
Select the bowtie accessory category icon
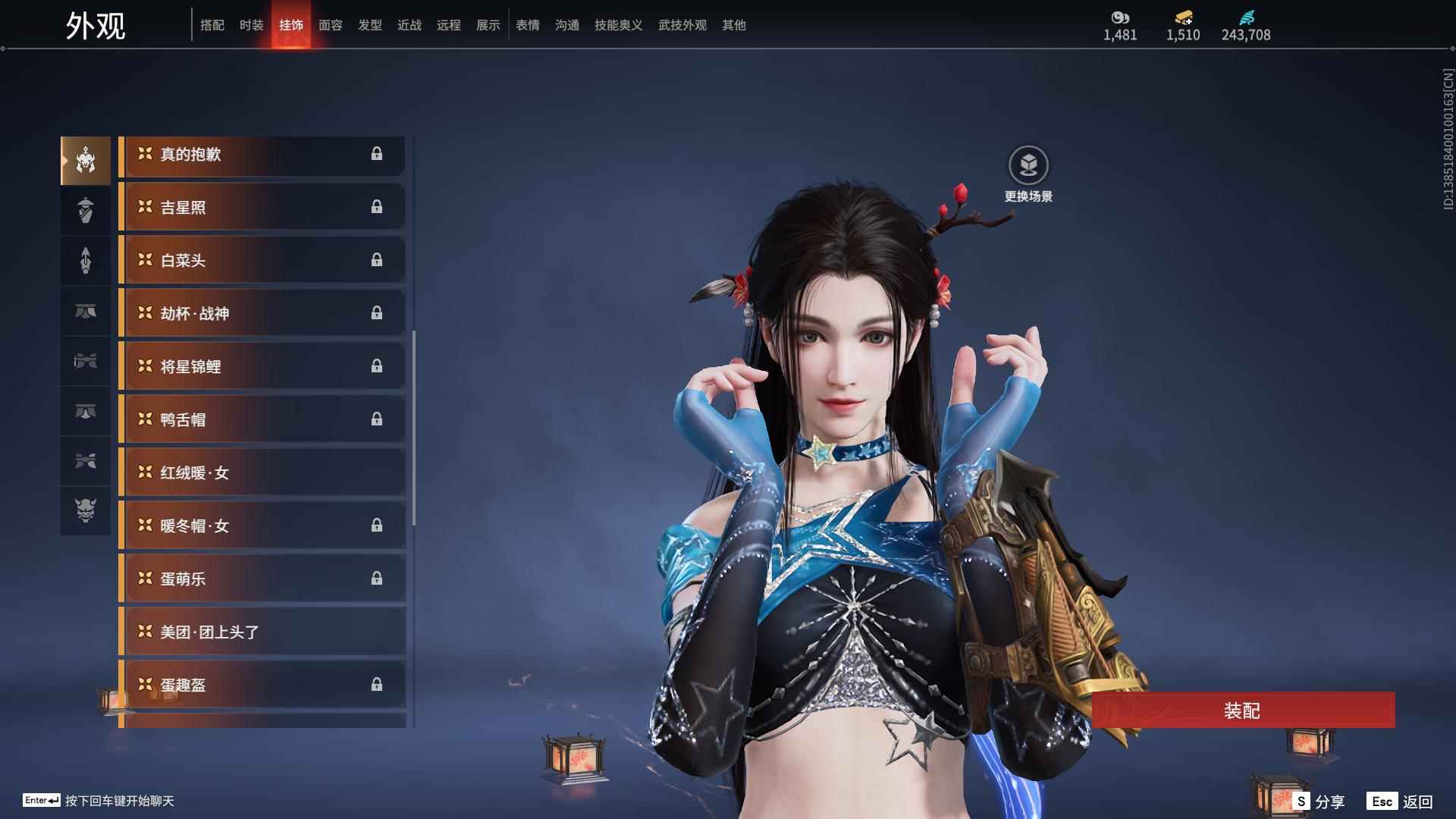(86, 462)
